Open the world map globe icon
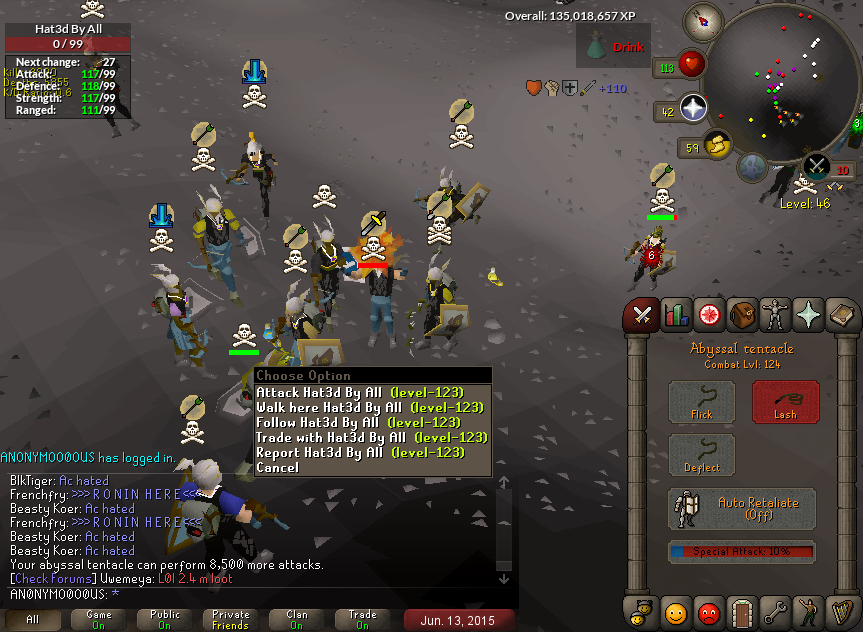This screenshot has height=632, width=863. tap(753, 166)
